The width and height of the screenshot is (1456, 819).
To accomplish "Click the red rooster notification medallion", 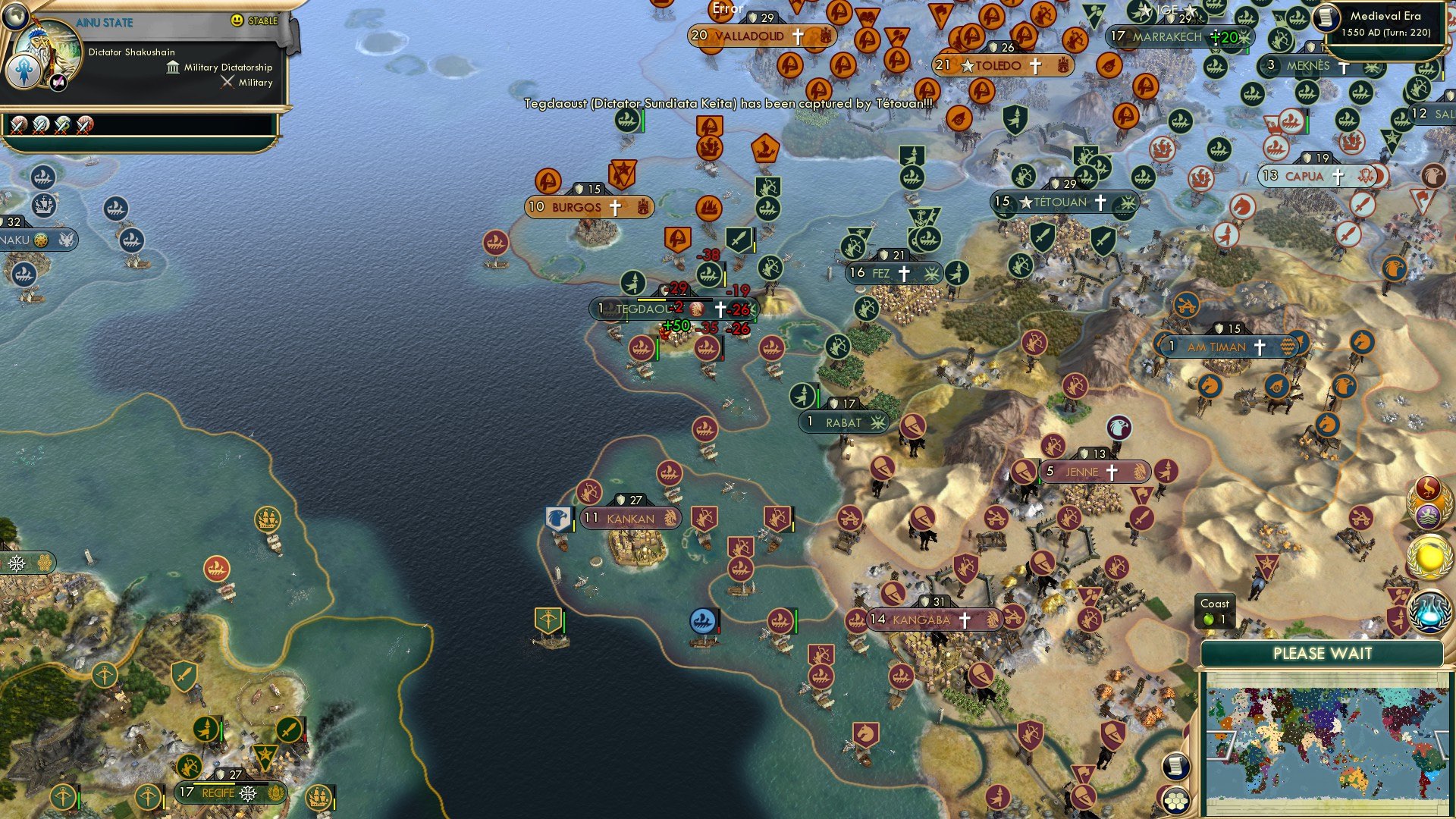I will [1427, 485].
